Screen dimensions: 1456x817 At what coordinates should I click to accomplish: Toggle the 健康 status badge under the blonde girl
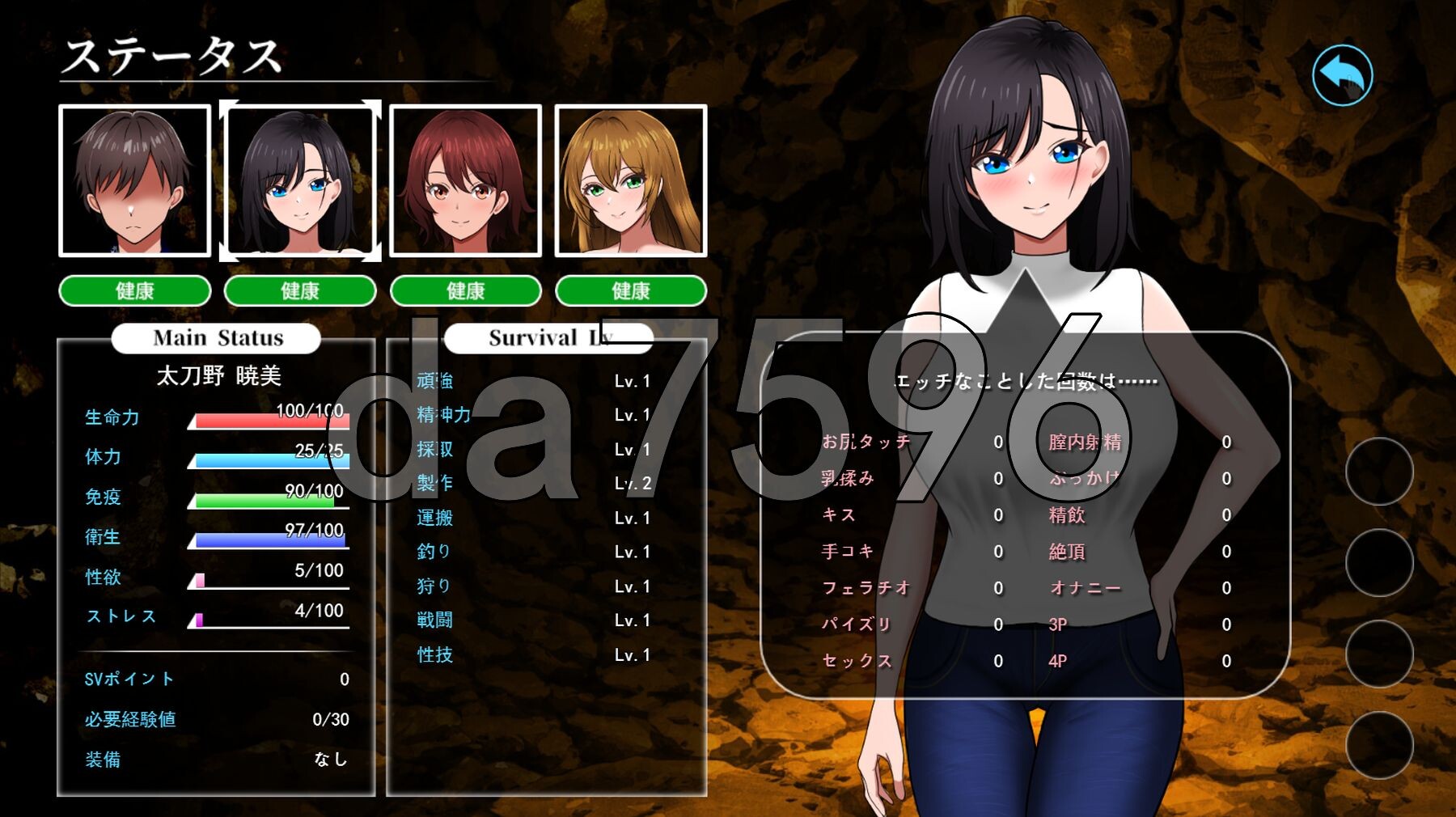click(629, 291)
